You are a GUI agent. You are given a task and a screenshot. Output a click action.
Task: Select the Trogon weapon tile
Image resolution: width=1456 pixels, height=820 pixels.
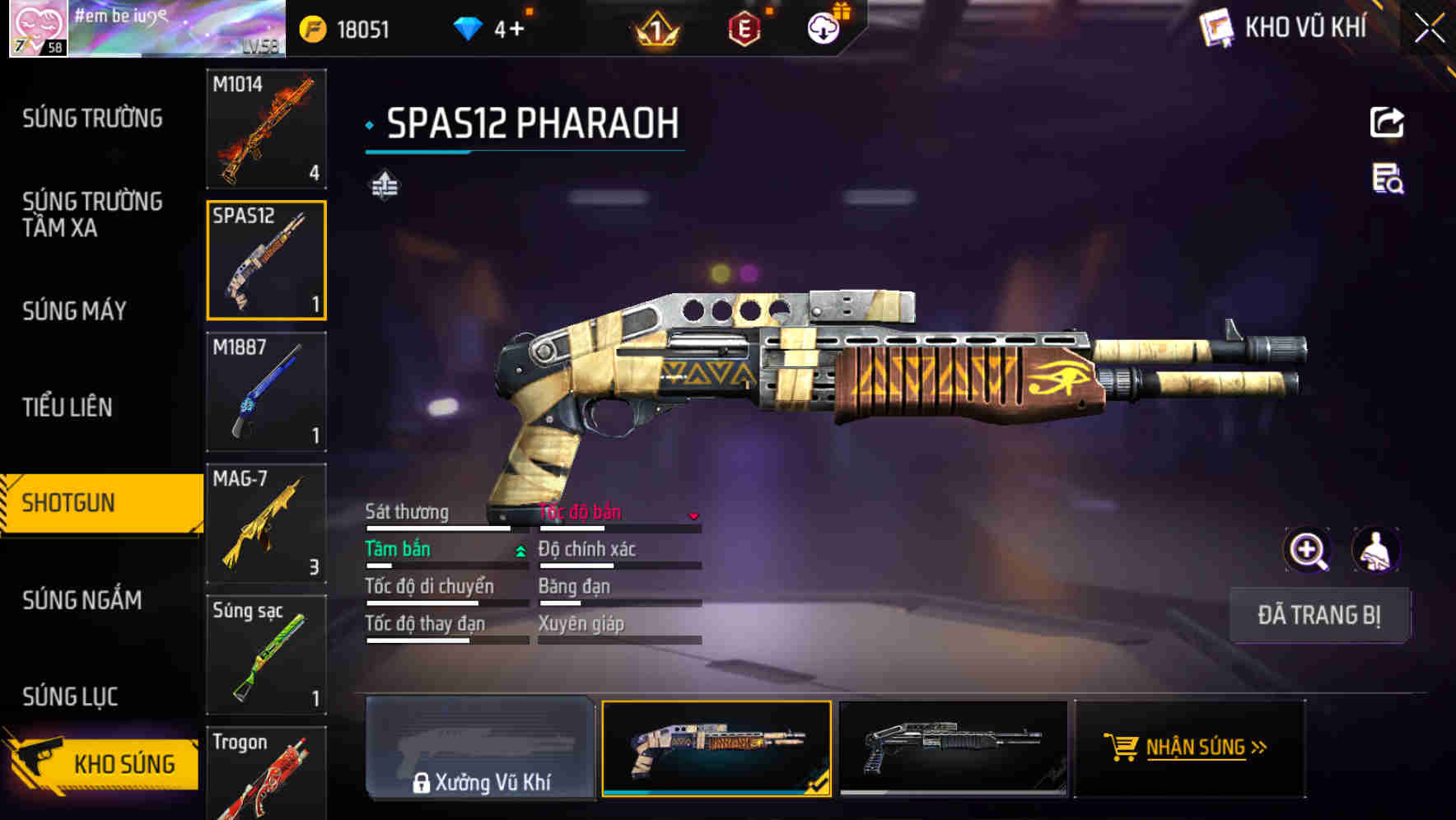click(266, 774)
